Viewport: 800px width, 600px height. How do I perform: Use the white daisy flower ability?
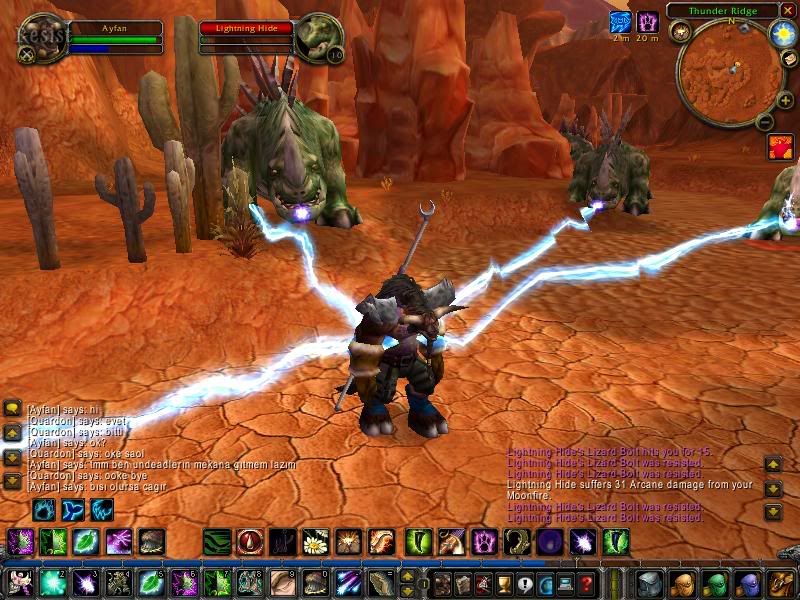point(316,542)
